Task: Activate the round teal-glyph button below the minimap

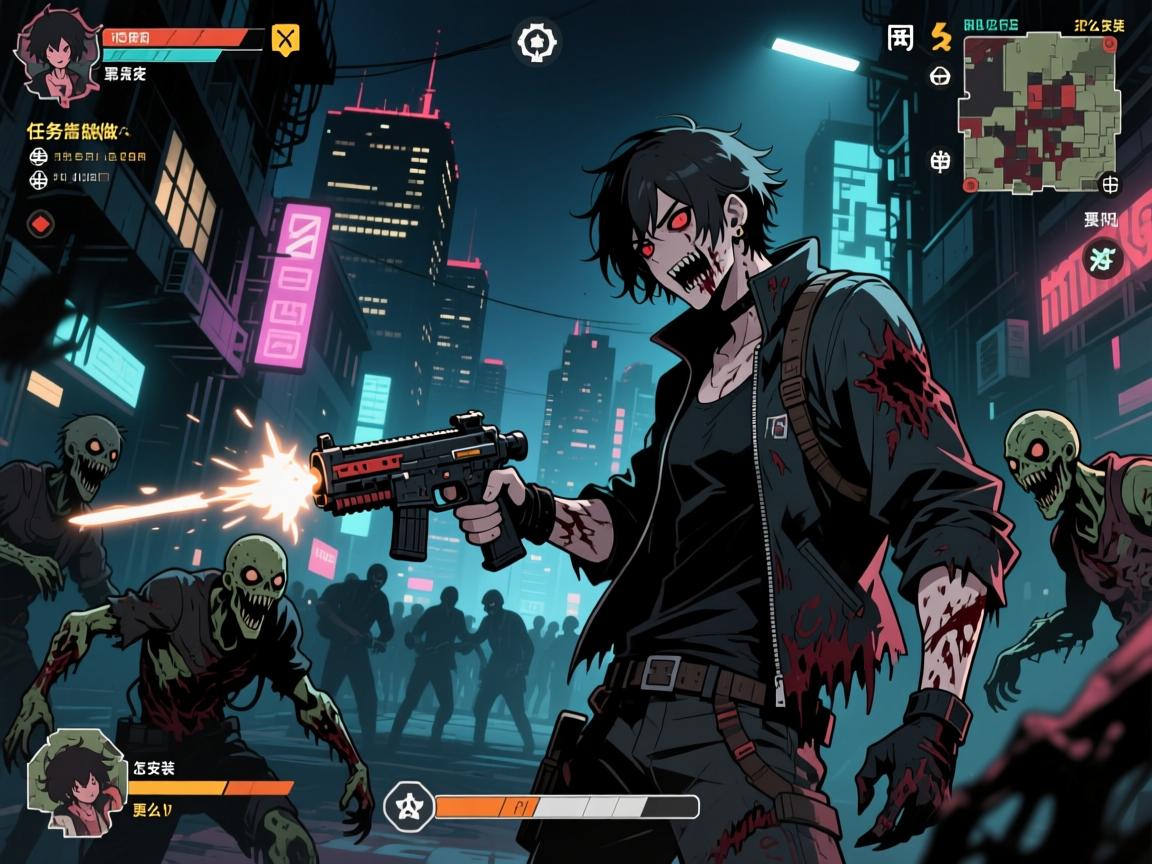Action: (x=1102, y=260)
